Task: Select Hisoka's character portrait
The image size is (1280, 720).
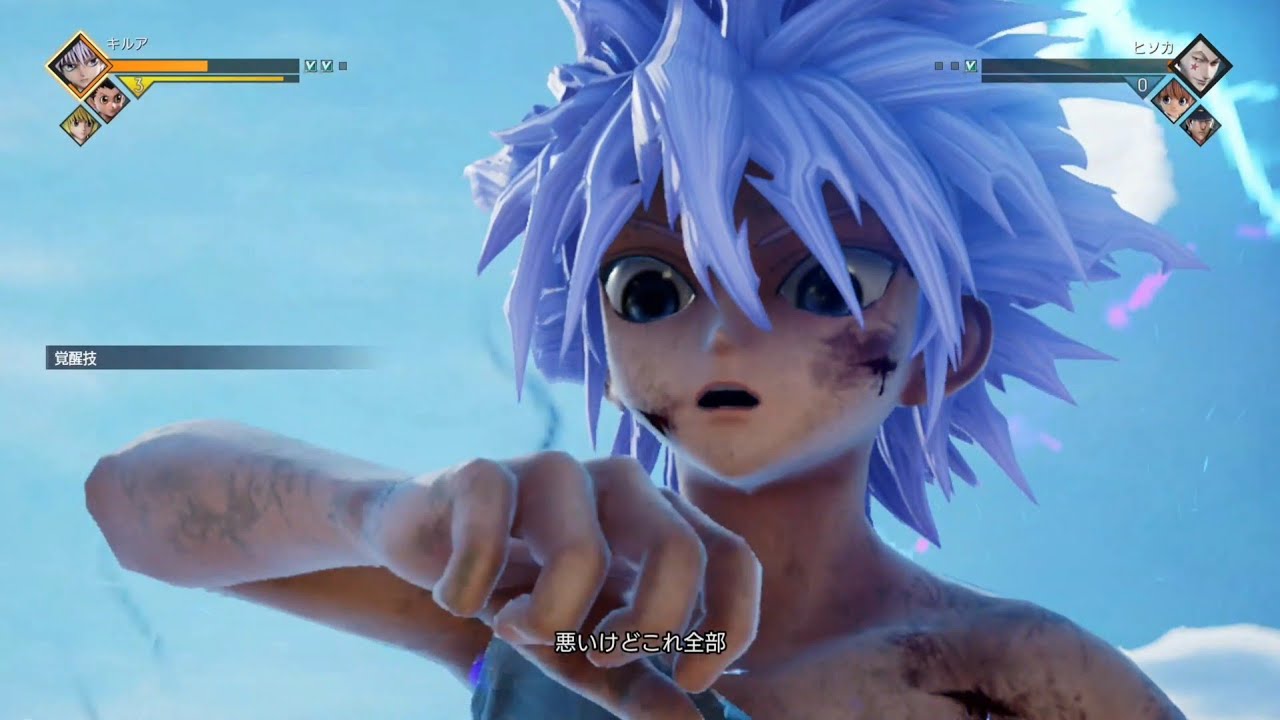Action: [x=1203, y=63]
